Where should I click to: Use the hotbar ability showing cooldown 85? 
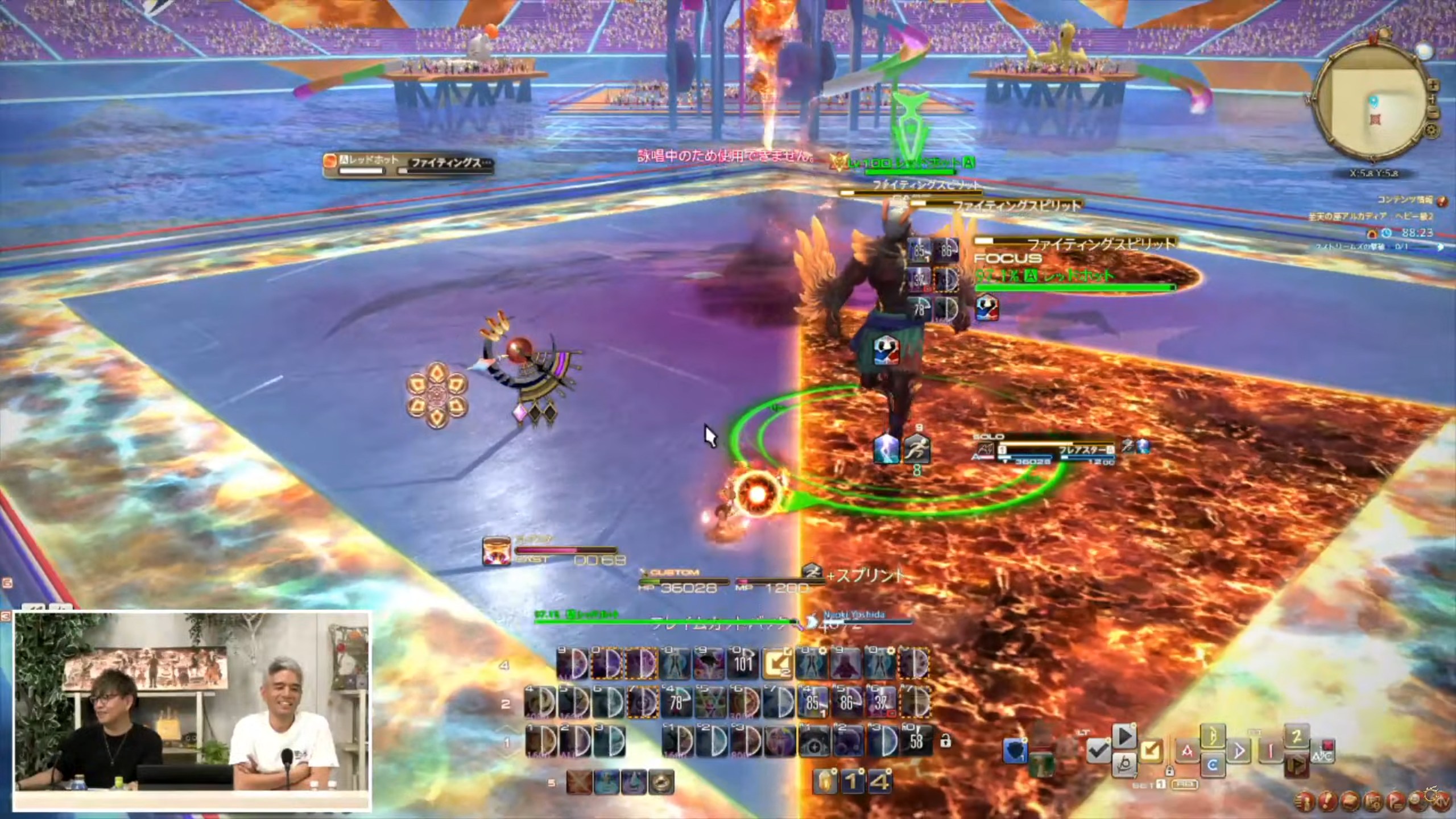812,703
